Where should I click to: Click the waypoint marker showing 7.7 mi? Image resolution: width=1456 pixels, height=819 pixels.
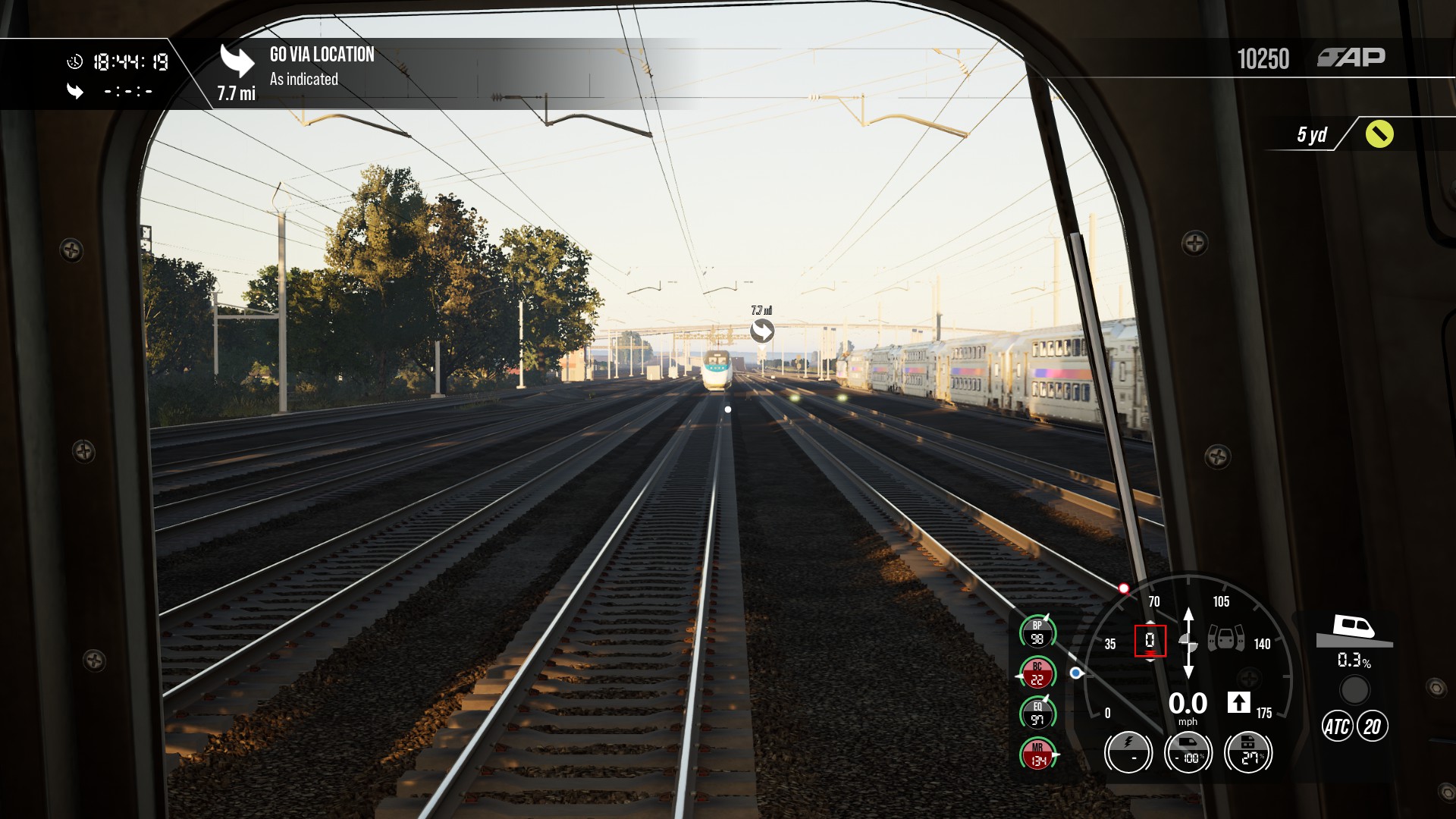pos(762,331)
